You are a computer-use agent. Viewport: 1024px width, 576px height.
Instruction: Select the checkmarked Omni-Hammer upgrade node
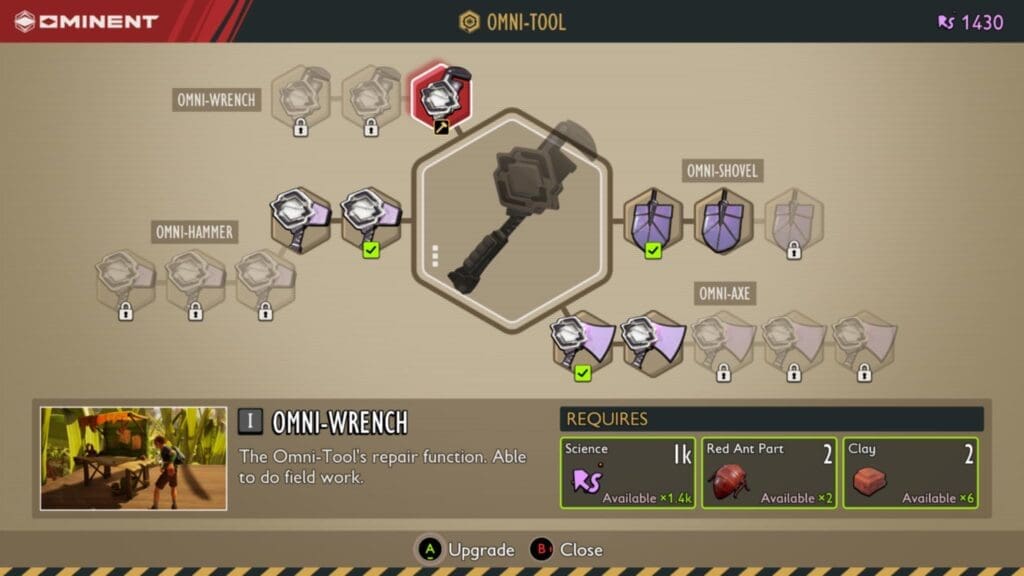click(x=371, y=218)
